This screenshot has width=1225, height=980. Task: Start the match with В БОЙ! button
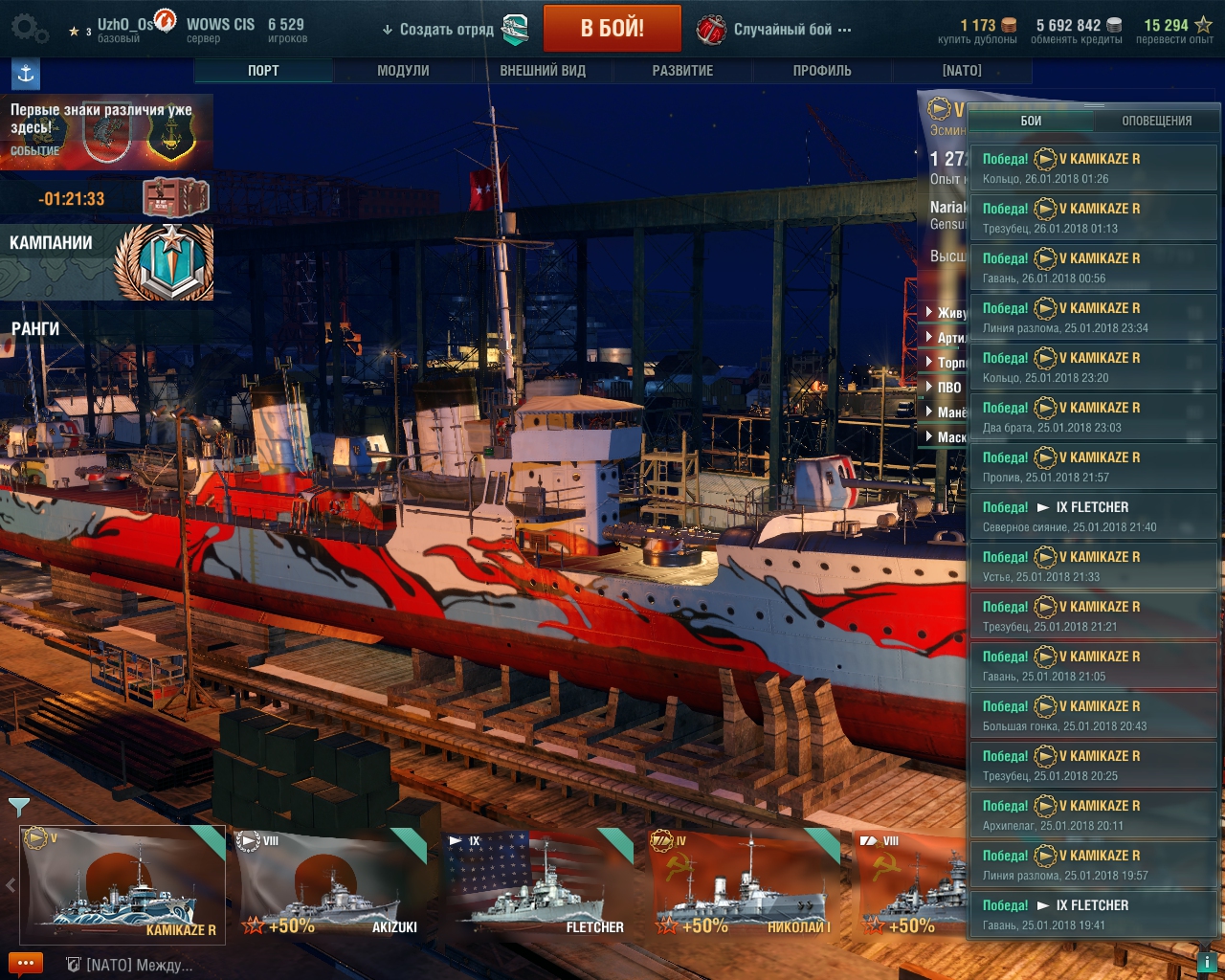click(x=612, y=29)
